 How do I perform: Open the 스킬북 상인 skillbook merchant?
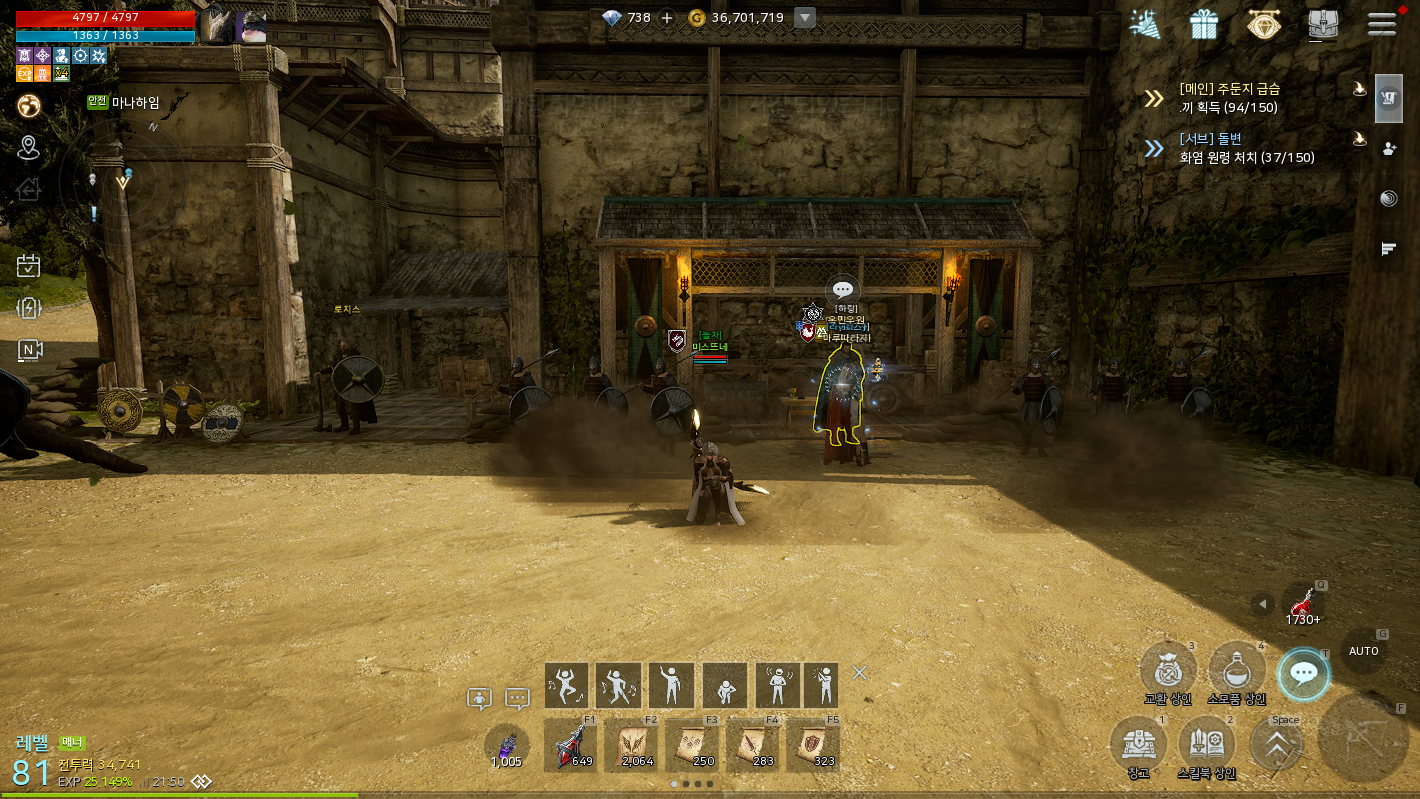[x=1207, y=745]
